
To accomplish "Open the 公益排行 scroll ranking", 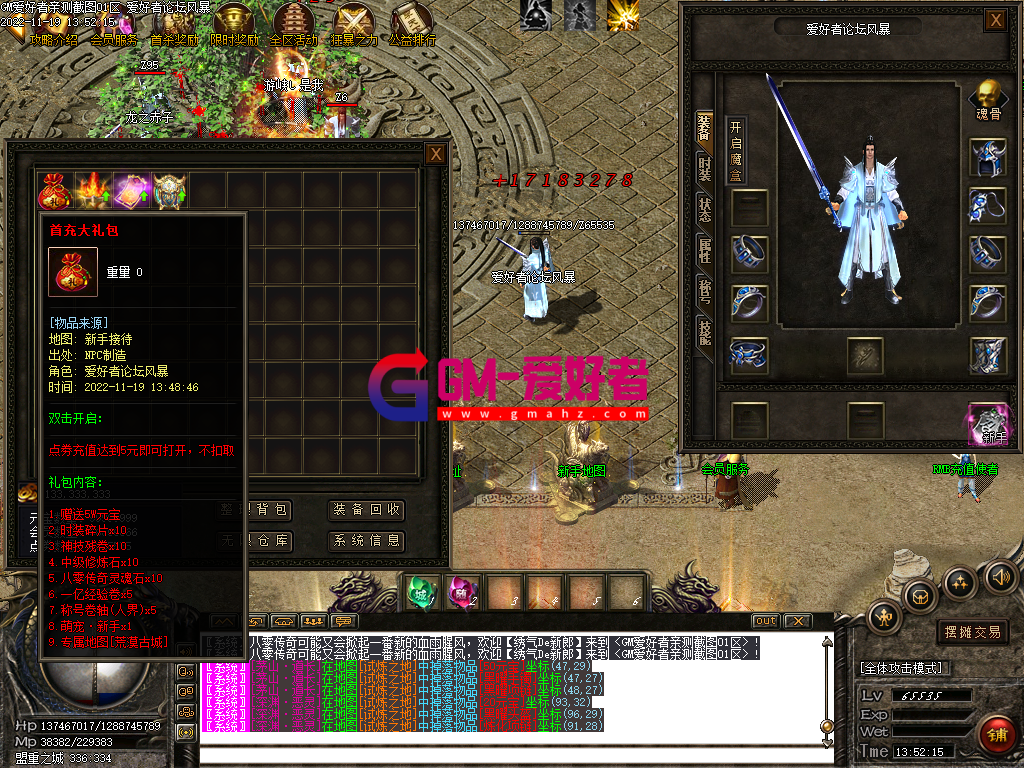I will tap(412, 25).
